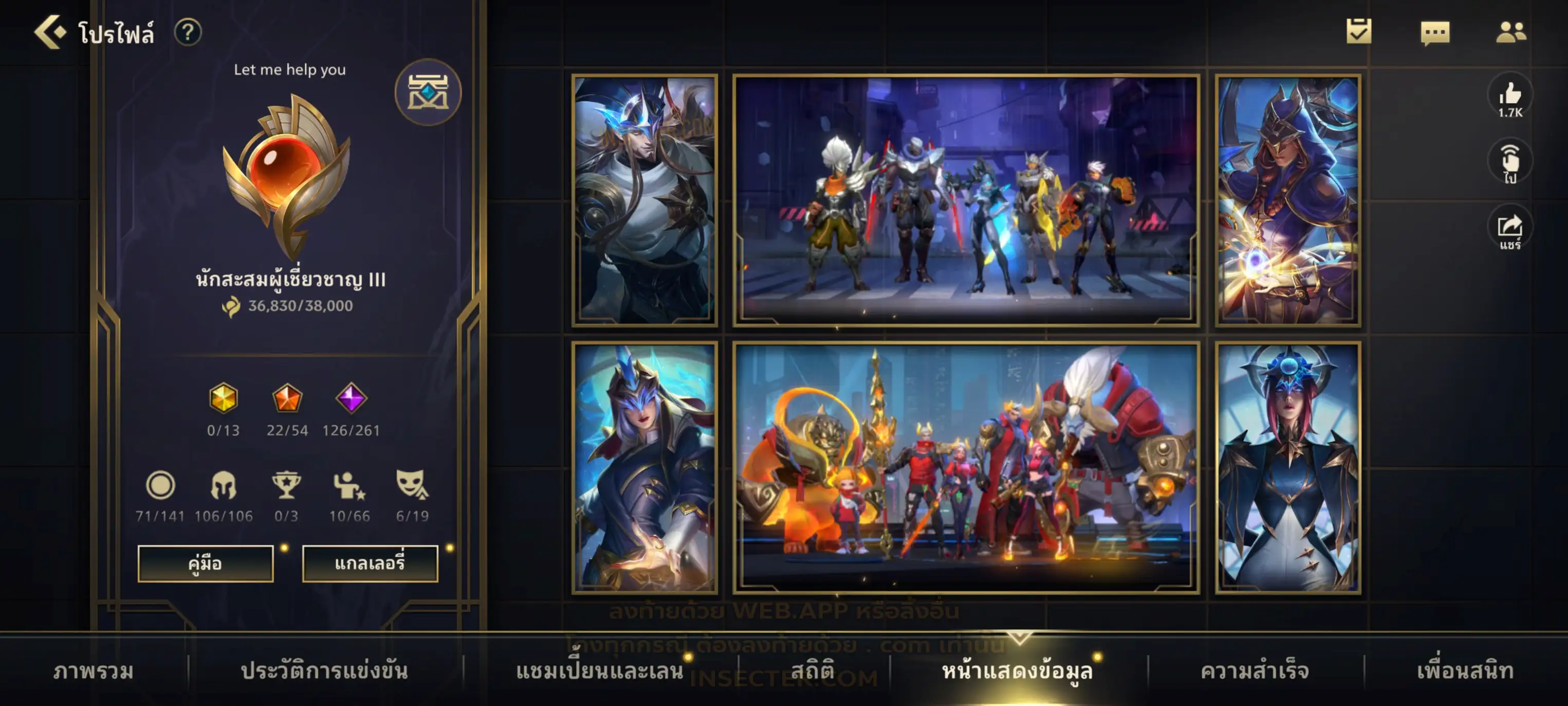This screenshot has height=706, width=1568.
Task: Switch to the เพื่อนสนิท close friends tab
Action: coord(1465,671)
